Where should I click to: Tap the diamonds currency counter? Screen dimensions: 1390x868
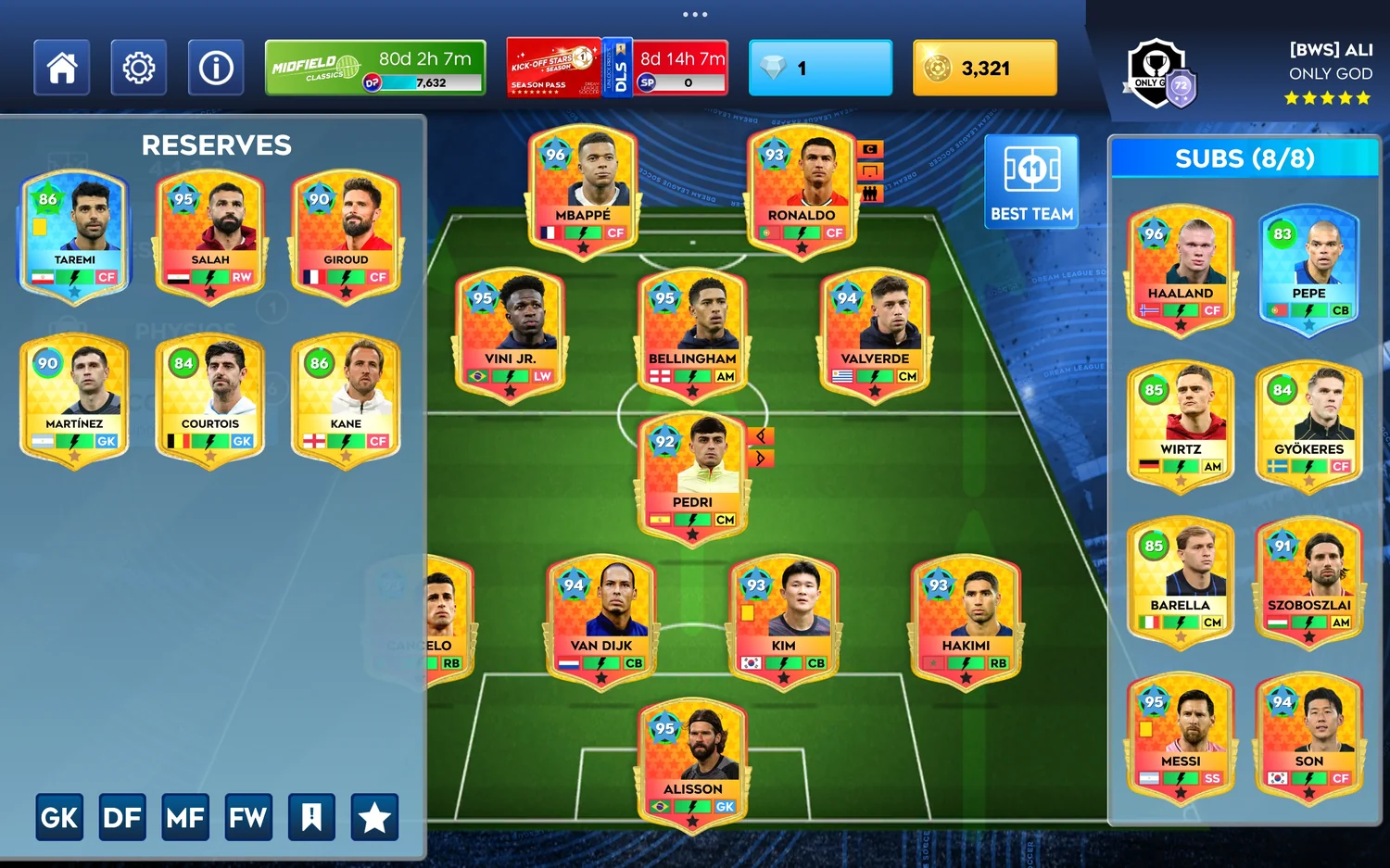click(820, 68)
